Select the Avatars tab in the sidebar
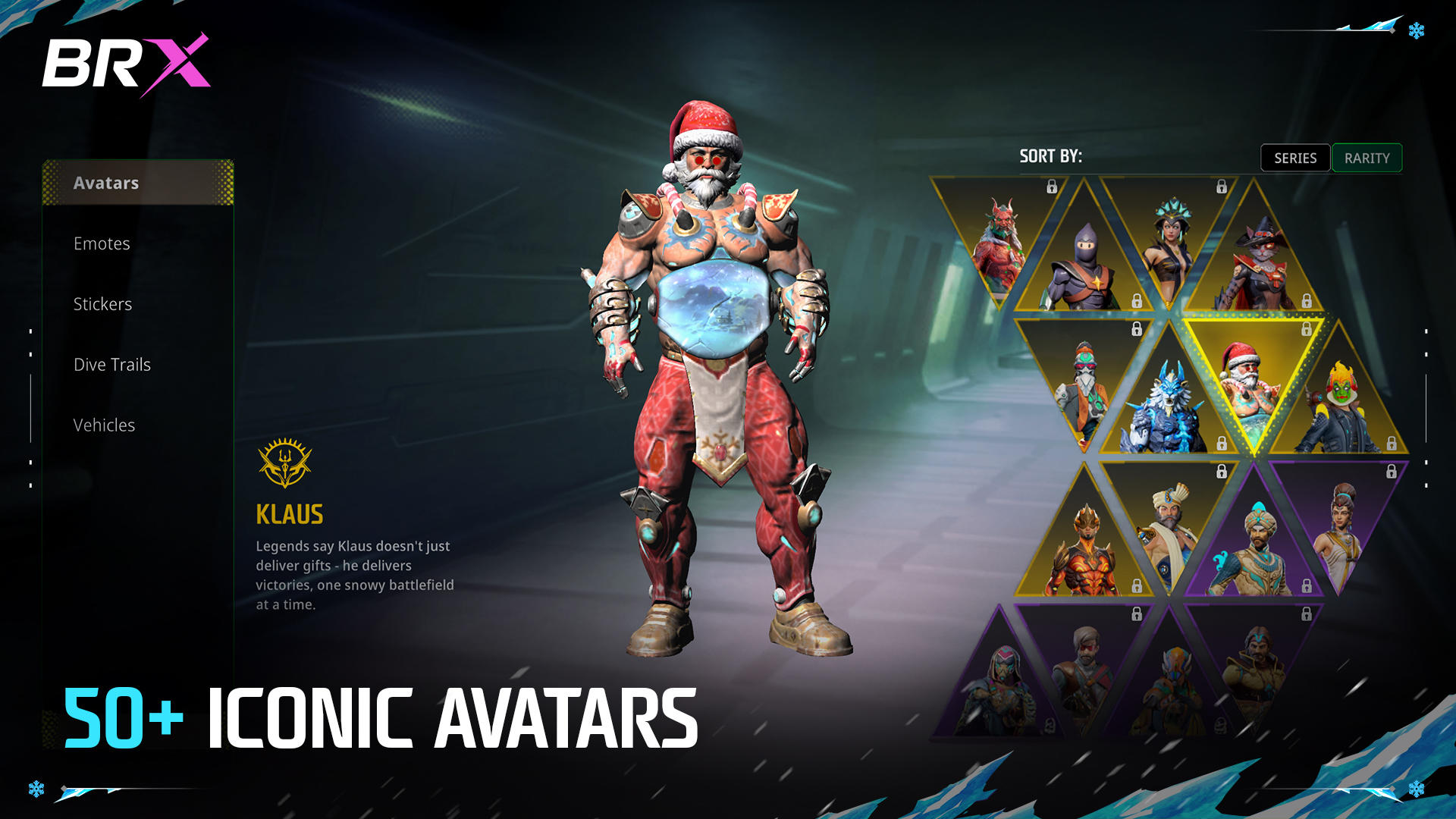The width and height of the screenshot is (1456, 819). tap(106, 183)
